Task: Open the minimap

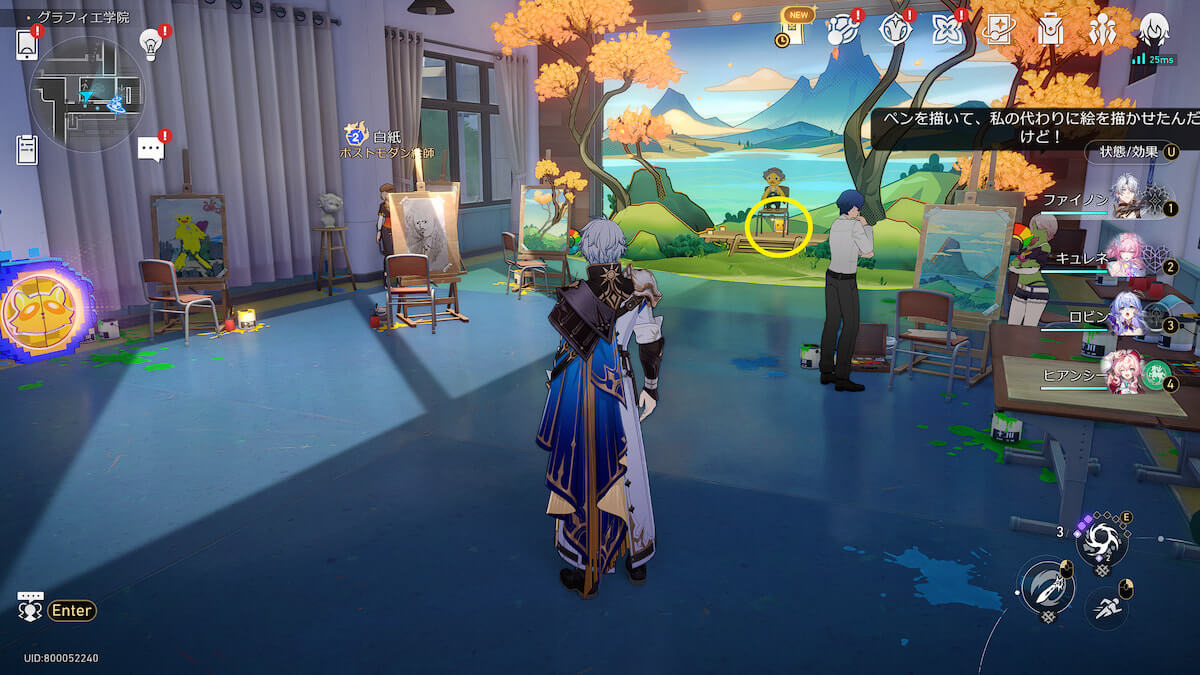Action: click(x=87, y=94)
